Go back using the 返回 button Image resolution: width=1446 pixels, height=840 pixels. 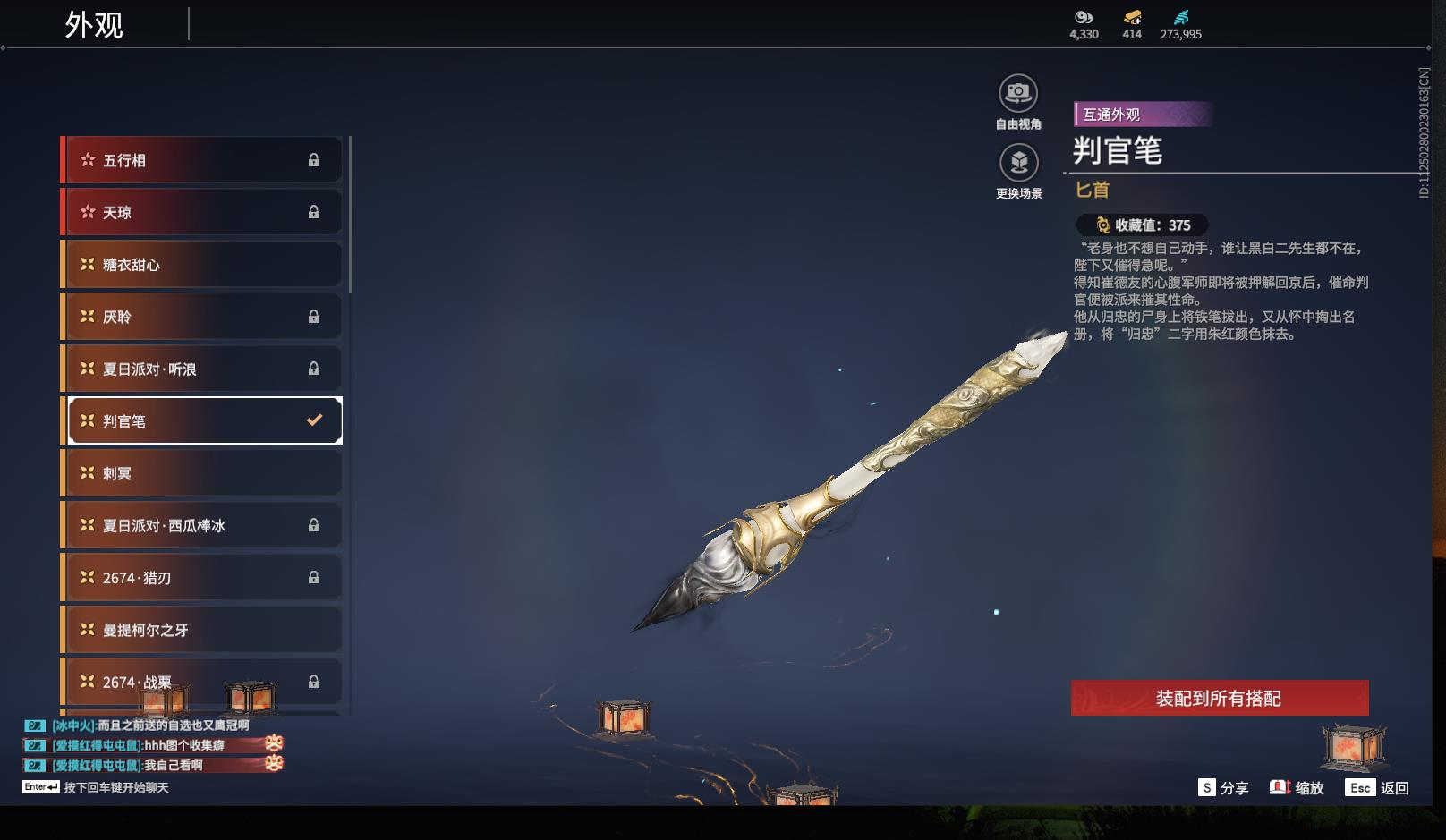point(1379,787)
